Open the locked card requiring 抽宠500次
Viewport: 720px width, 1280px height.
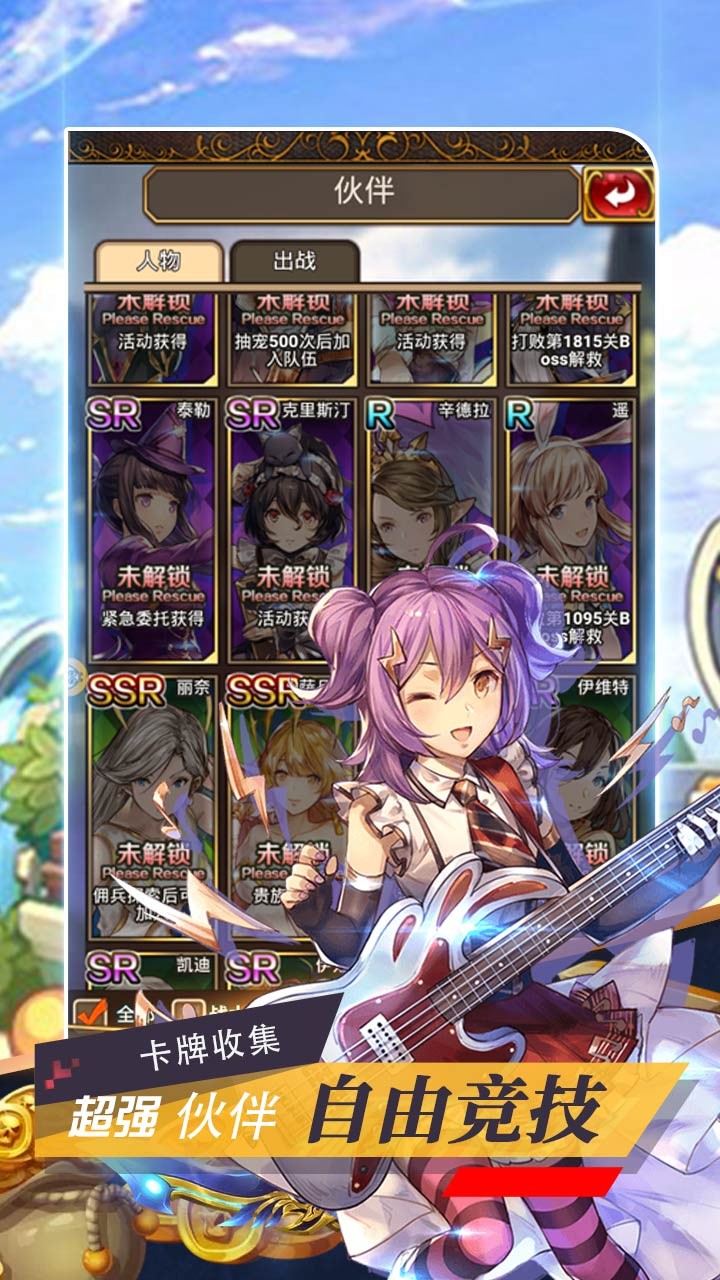coord(292,340)
